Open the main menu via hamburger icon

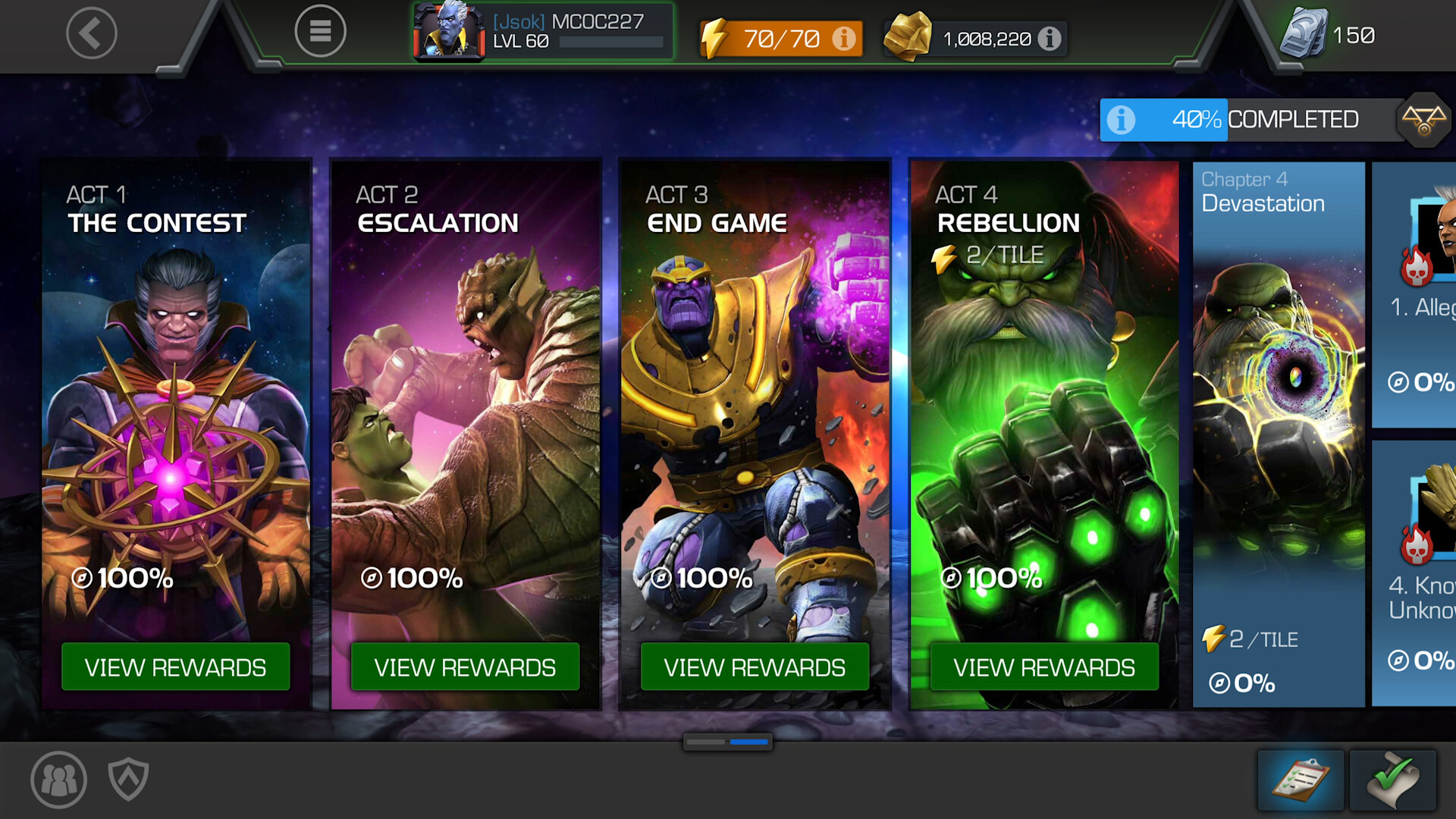point(321,31)
